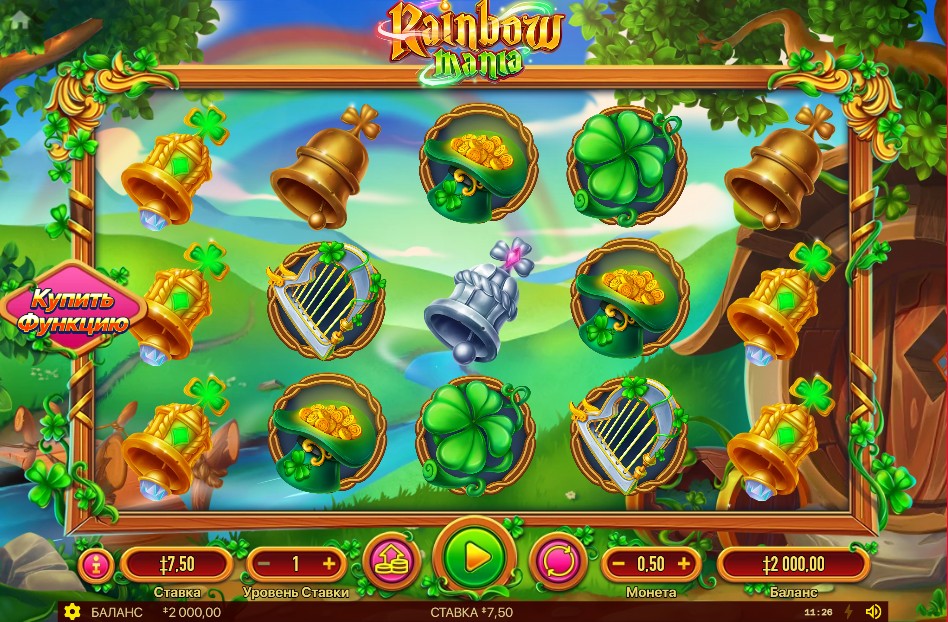
Task: Activate autoplay with the circular arrows button
Action: click(557, 560)
